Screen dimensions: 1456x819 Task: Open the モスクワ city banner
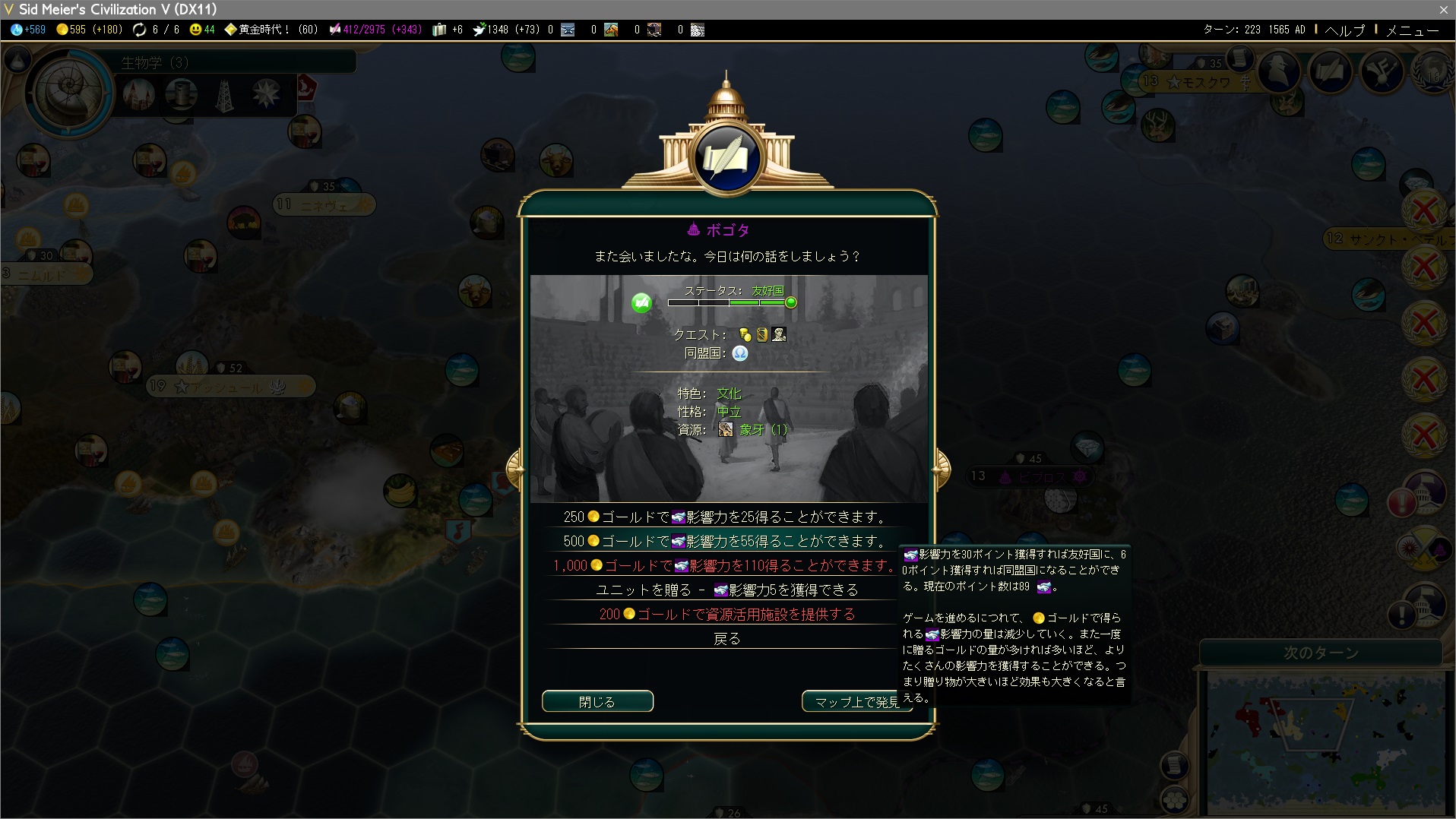coord(1201,82)
